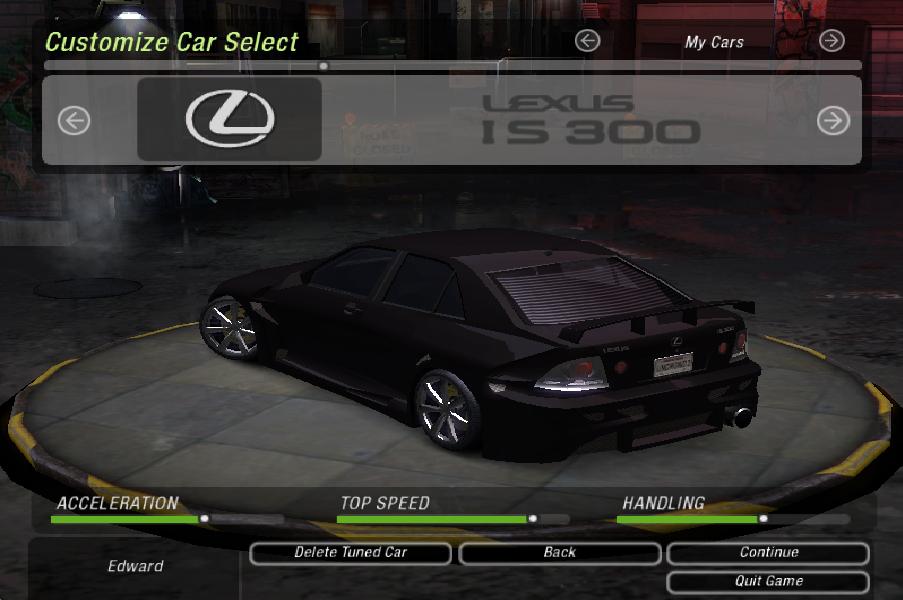
Task: Switch to previous category before My Cars
Action: (x=588, y=41)
